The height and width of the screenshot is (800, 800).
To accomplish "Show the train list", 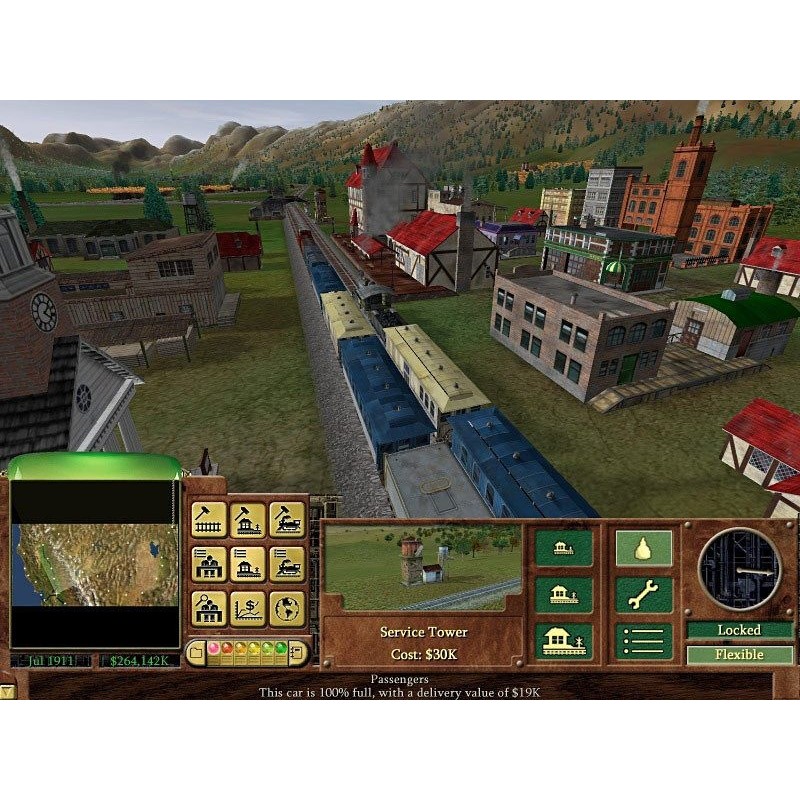I will [286, 563].
